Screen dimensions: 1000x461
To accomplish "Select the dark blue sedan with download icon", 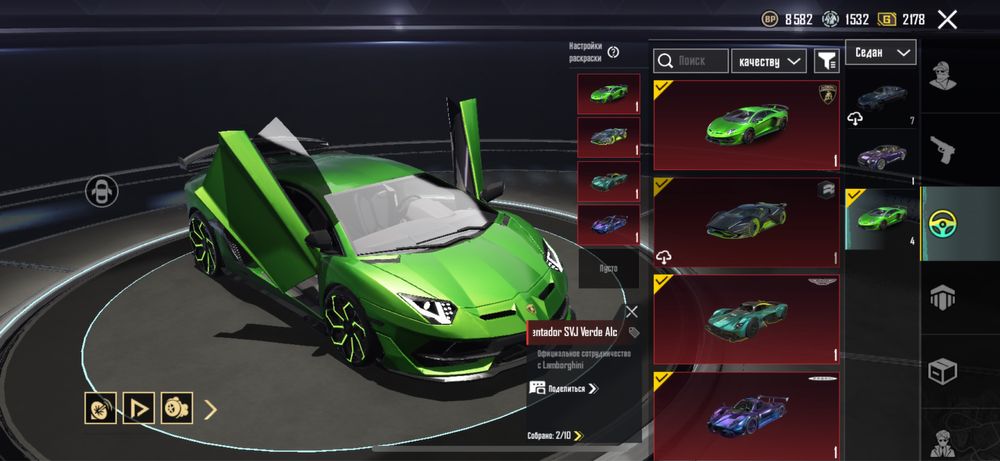I will (x=881, y=99).
